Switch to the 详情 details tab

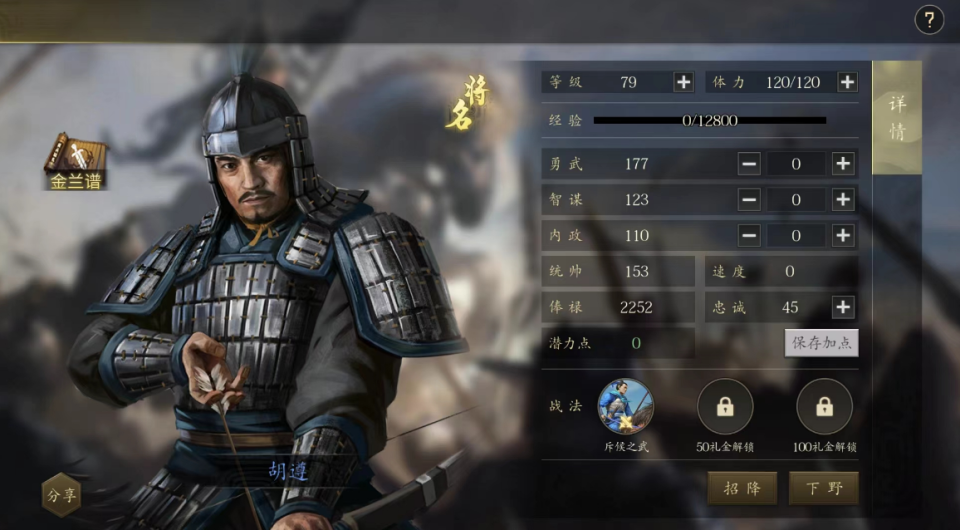point(897,118)
